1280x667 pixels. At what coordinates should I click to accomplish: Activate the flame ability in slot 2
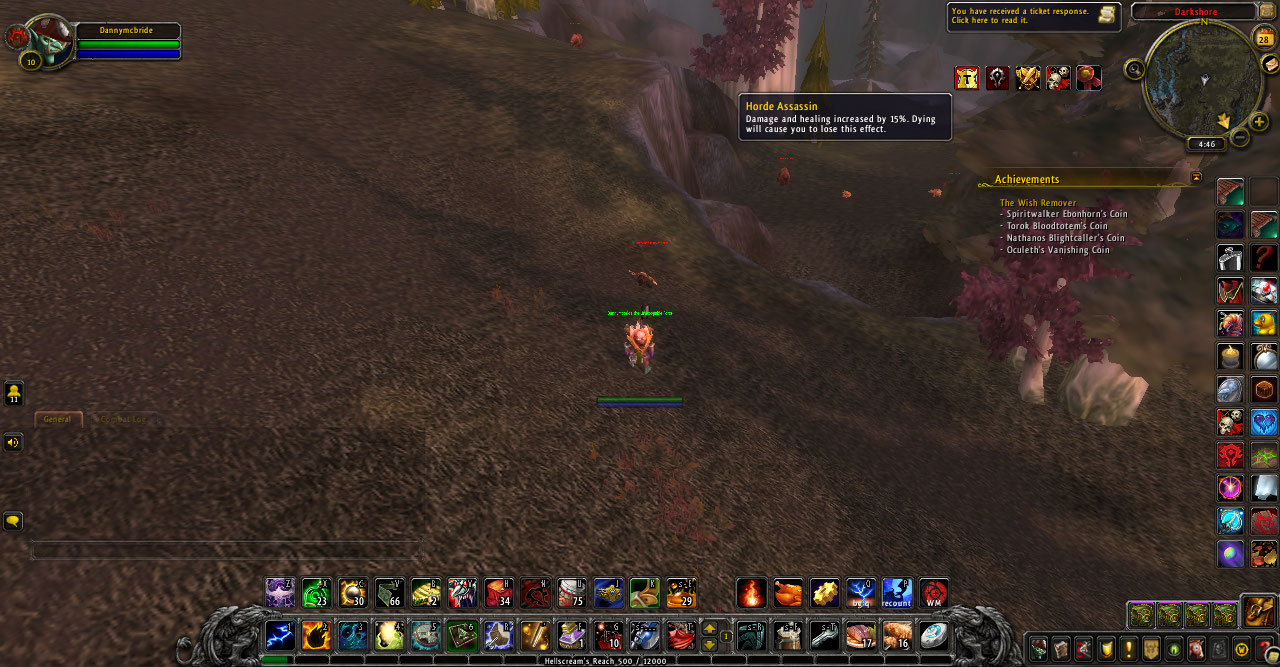[x=316, y=635]
